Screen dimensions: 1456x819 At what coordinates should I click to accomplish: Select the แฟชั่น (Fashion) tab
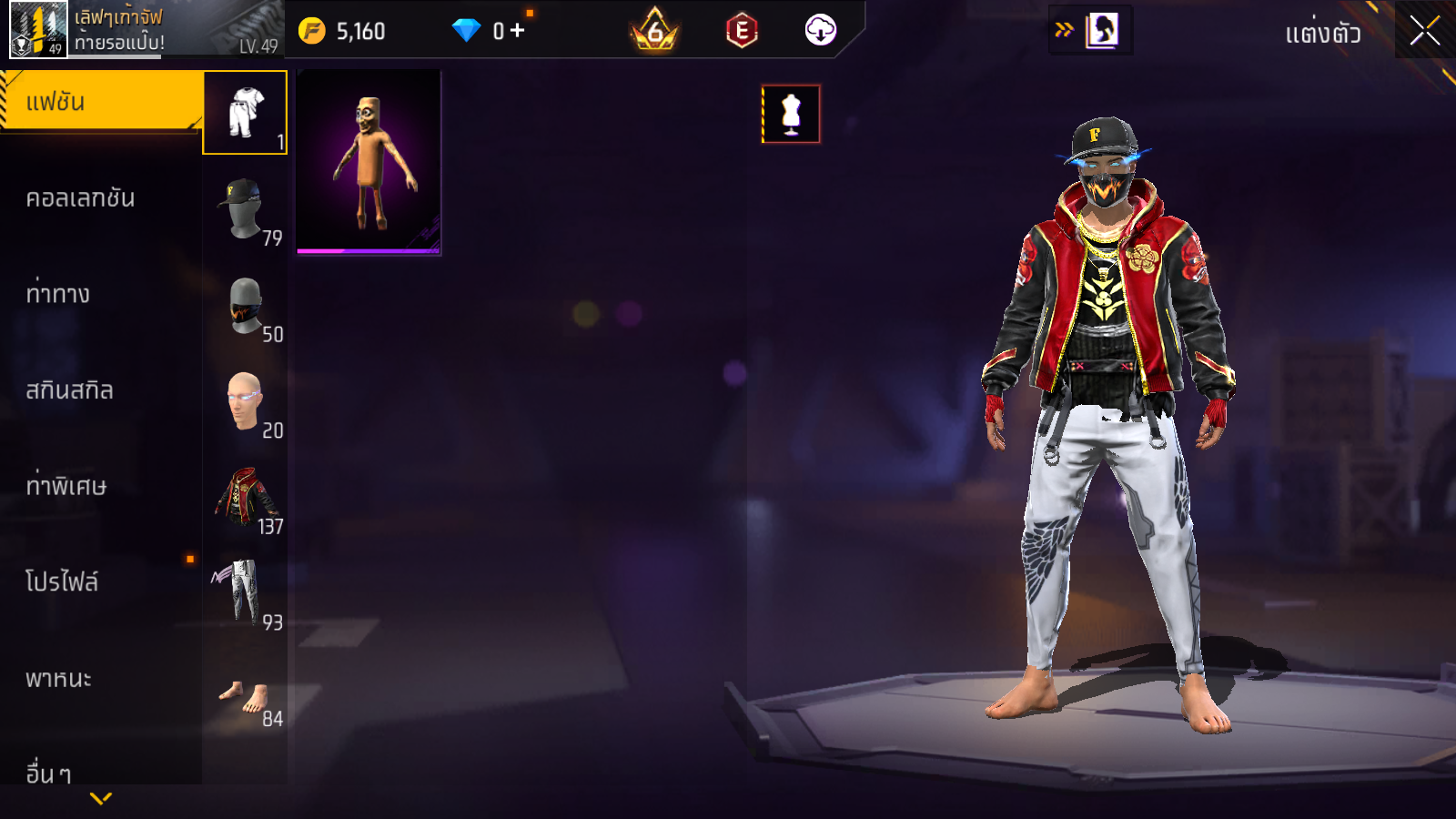100,102
